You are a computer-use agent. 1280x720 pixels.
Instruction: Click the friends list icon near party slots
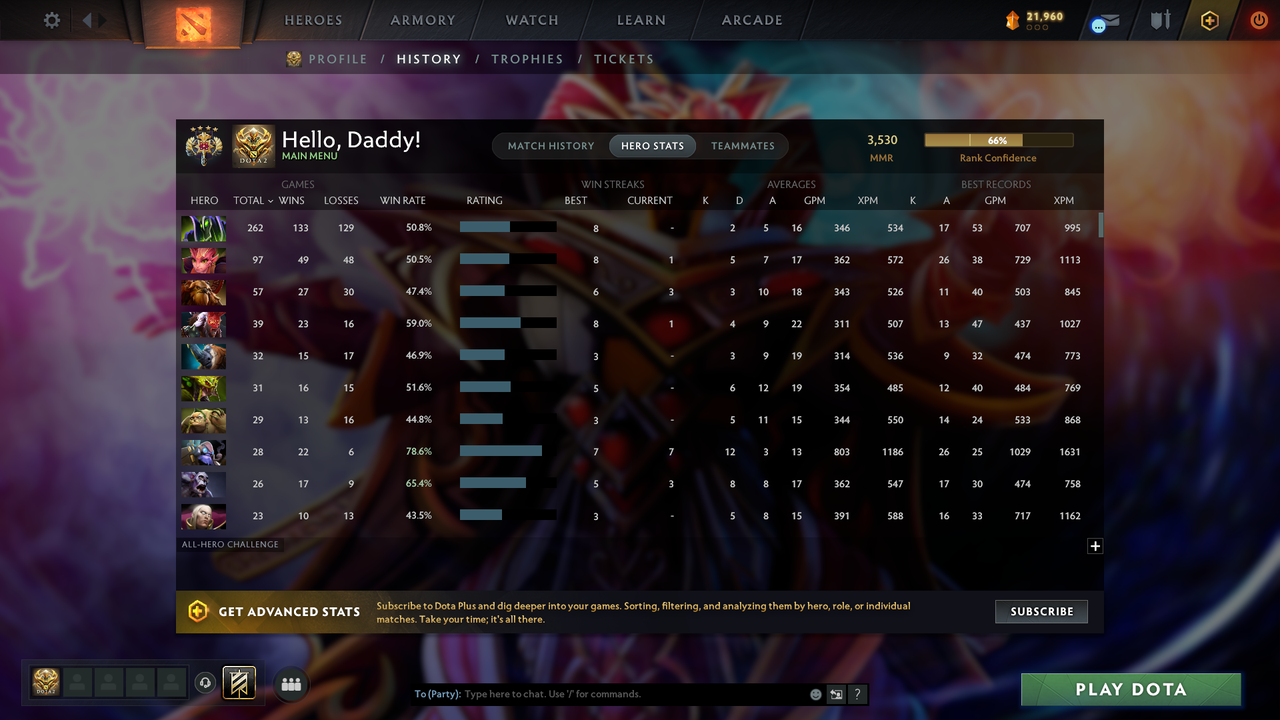pyautogui.click(x=291, y=684)
